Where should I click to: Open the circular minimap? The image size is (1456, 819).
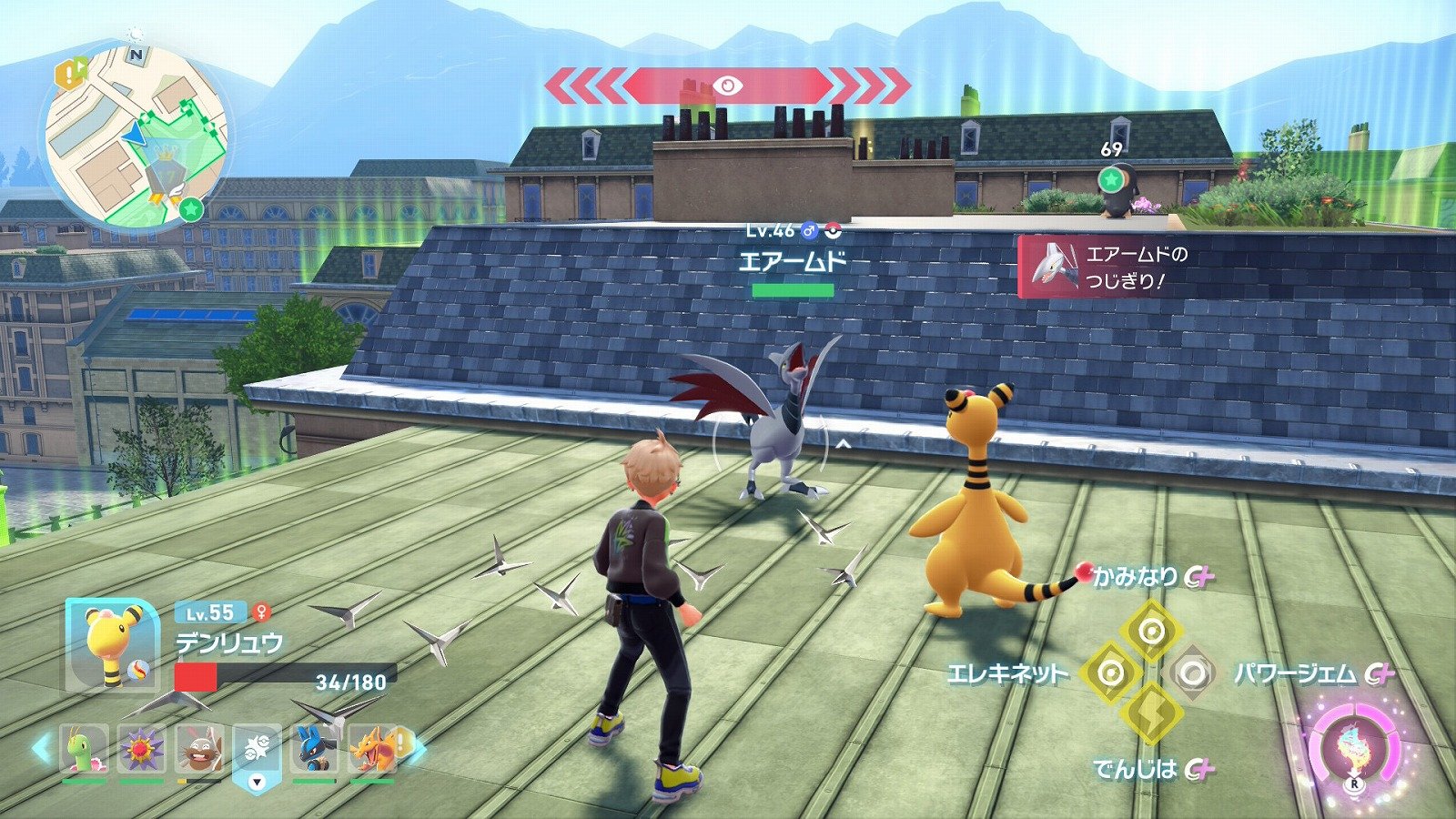click(135, 136)
